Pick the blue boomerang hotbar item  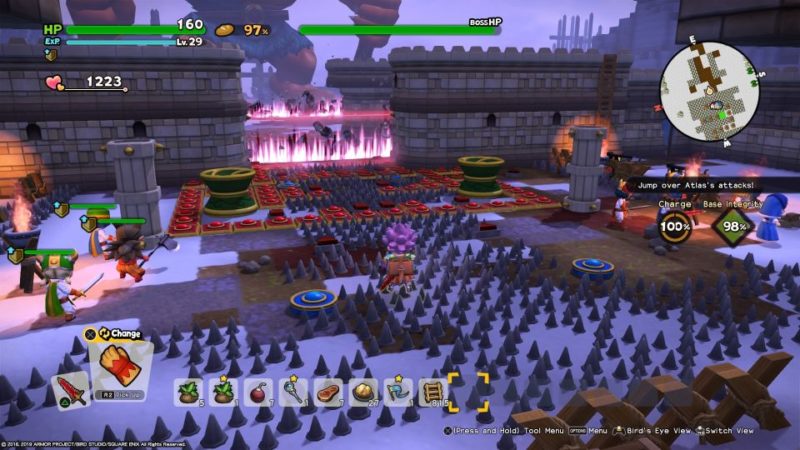397,391
